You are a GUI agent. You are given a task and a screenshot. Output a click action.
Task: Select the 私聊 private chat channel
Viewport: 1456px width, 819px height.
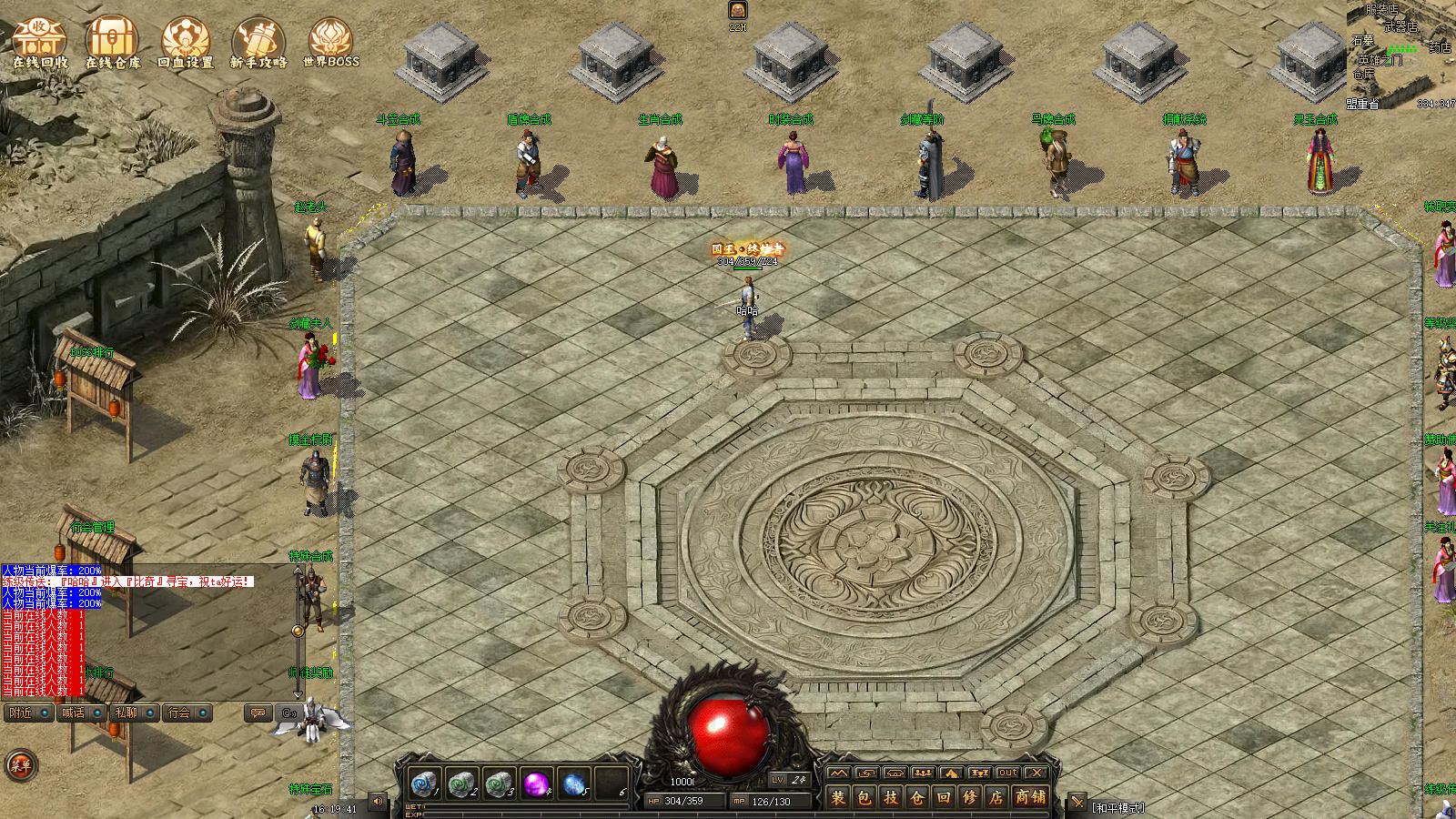pos(134,713)
